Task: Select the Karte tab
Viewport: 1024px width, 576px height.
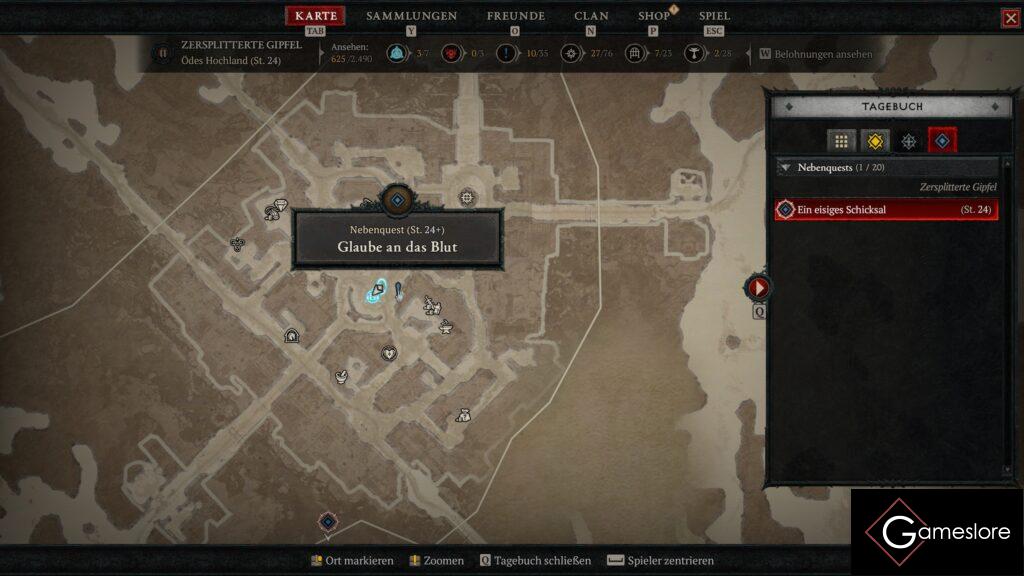Action: click(316, 16)
